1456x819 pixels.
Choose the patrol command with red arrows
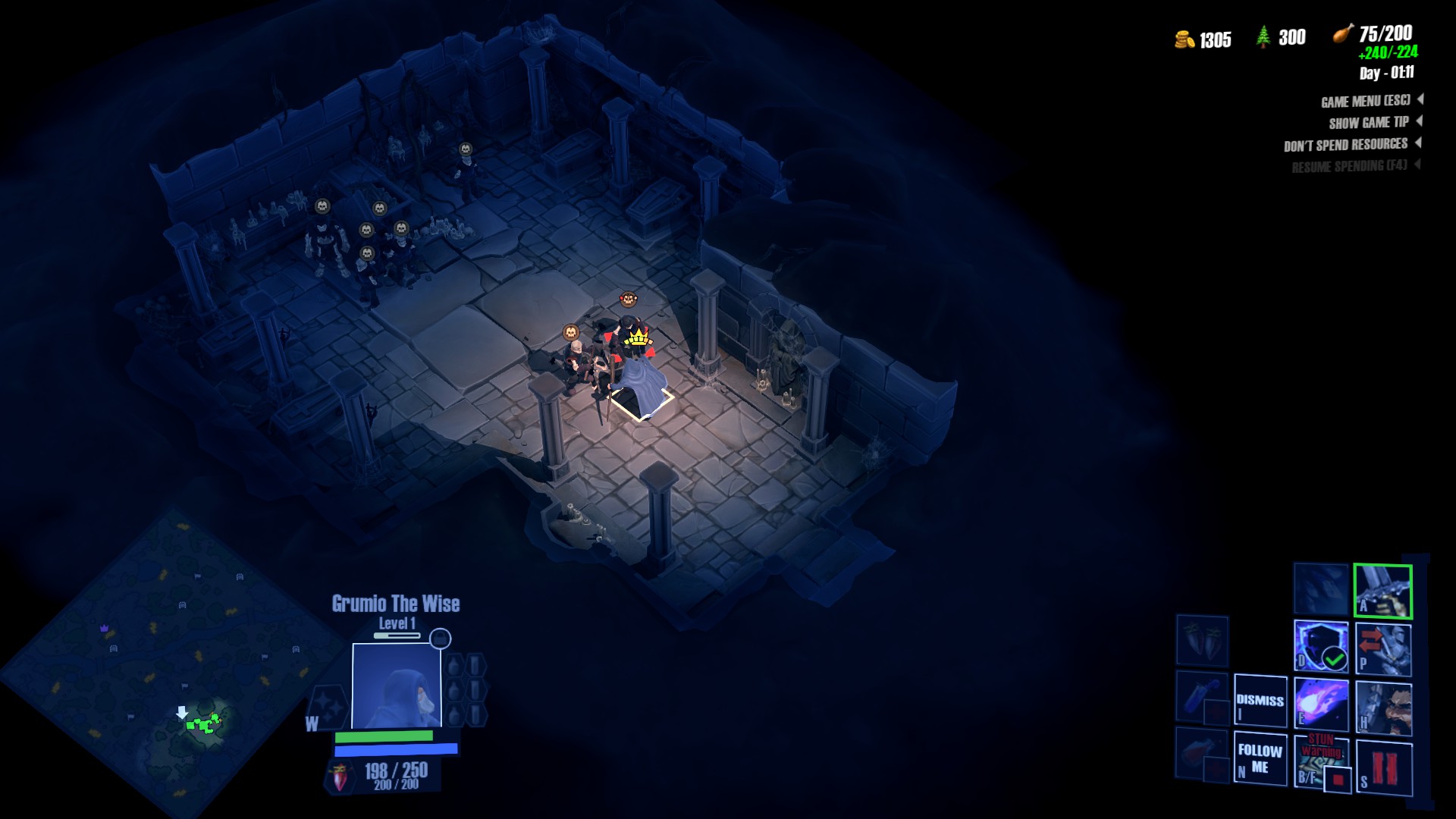pyautogui.click(x=1382, y=648)
